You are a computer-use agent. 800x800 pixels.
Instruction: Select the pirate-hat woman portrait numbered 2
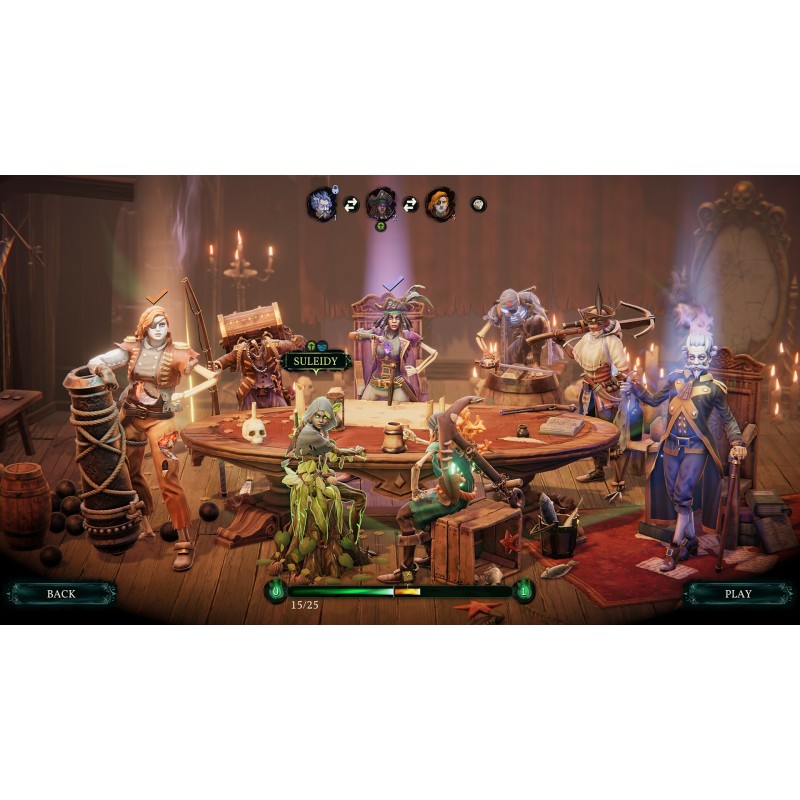[380, 203]
